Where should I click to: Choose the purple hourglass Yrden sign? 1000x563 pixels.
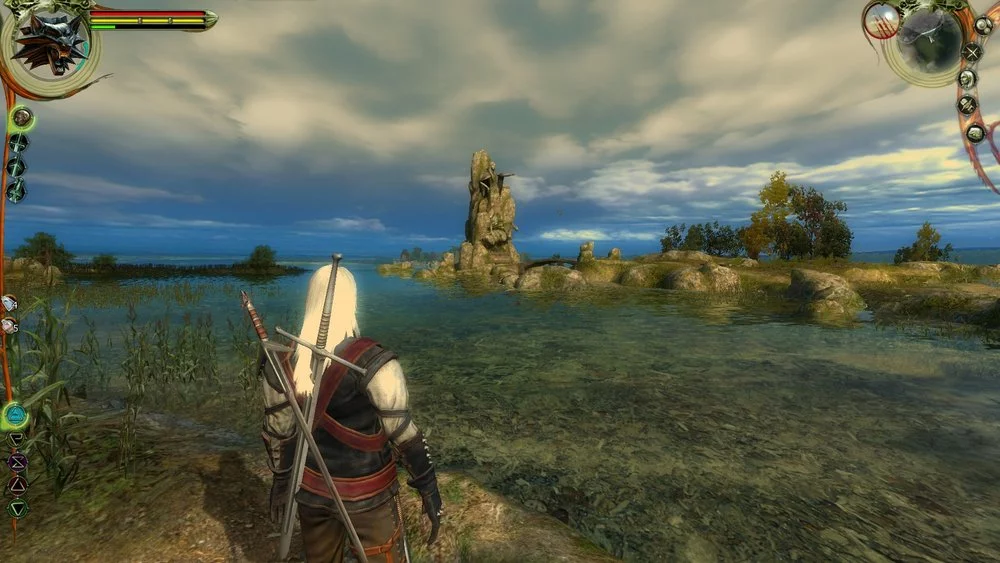coord(17,462)
